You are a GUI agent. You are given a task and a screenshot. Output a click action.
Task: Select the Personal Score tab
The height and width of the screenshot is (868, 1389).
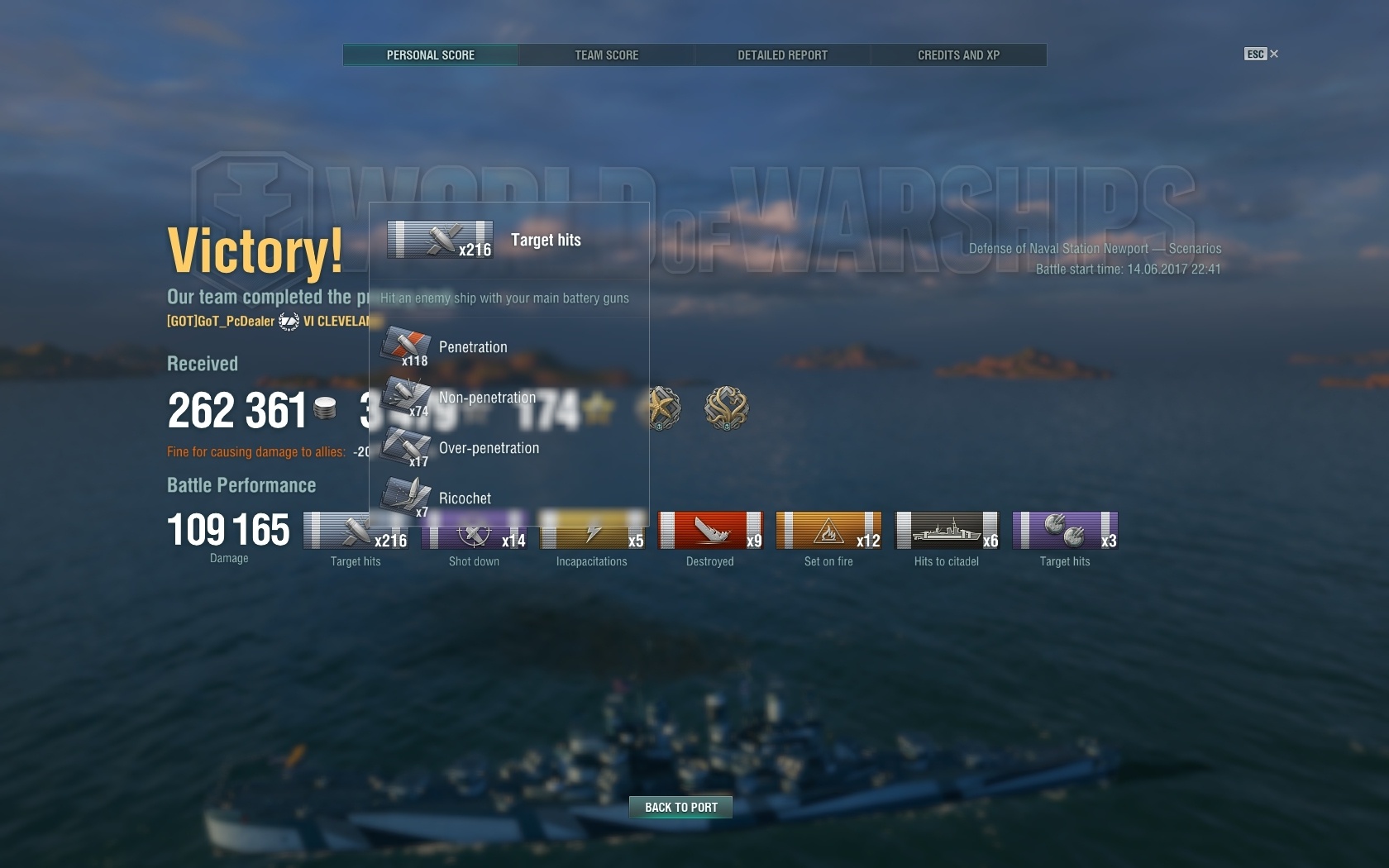coord(430,55)
